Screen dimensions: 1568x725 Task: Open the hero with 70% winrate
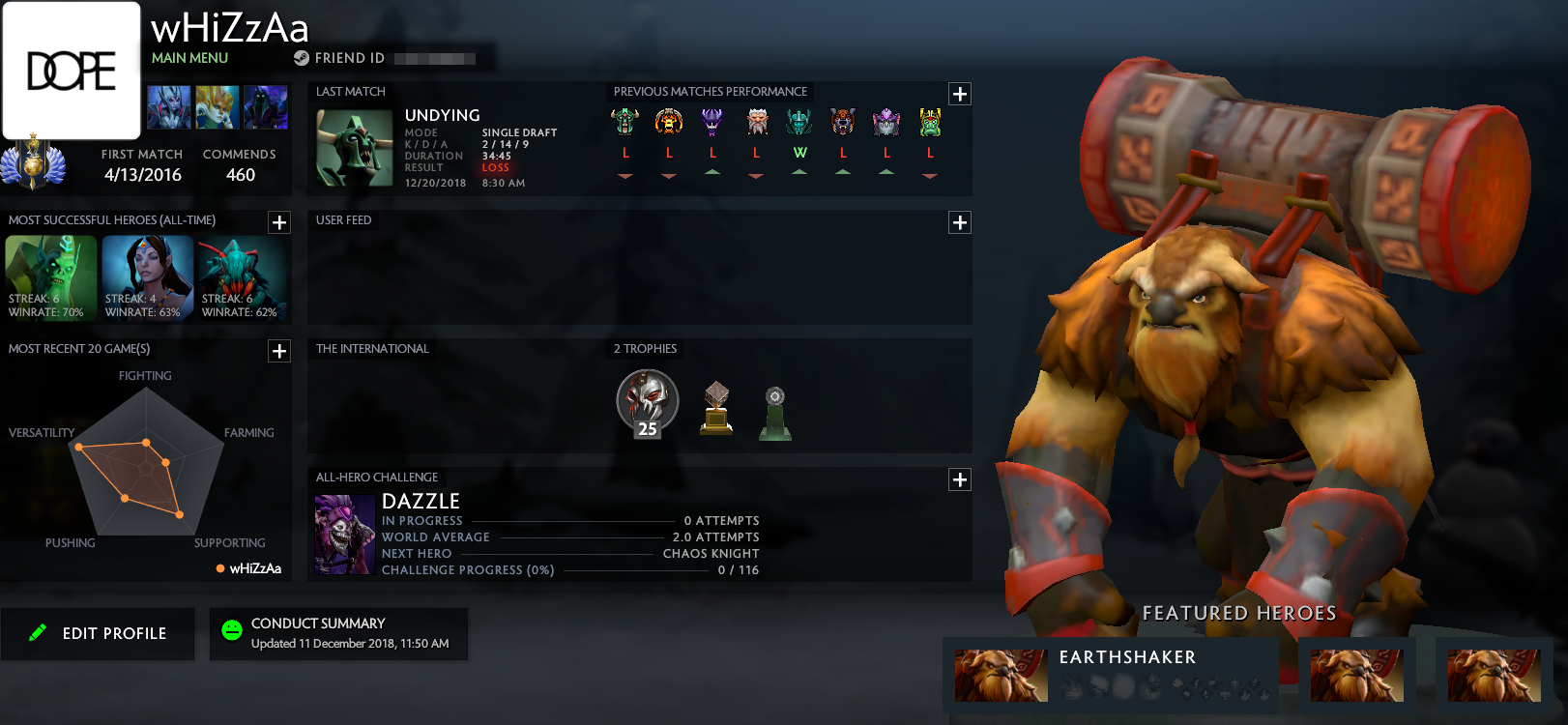[50, 278]
